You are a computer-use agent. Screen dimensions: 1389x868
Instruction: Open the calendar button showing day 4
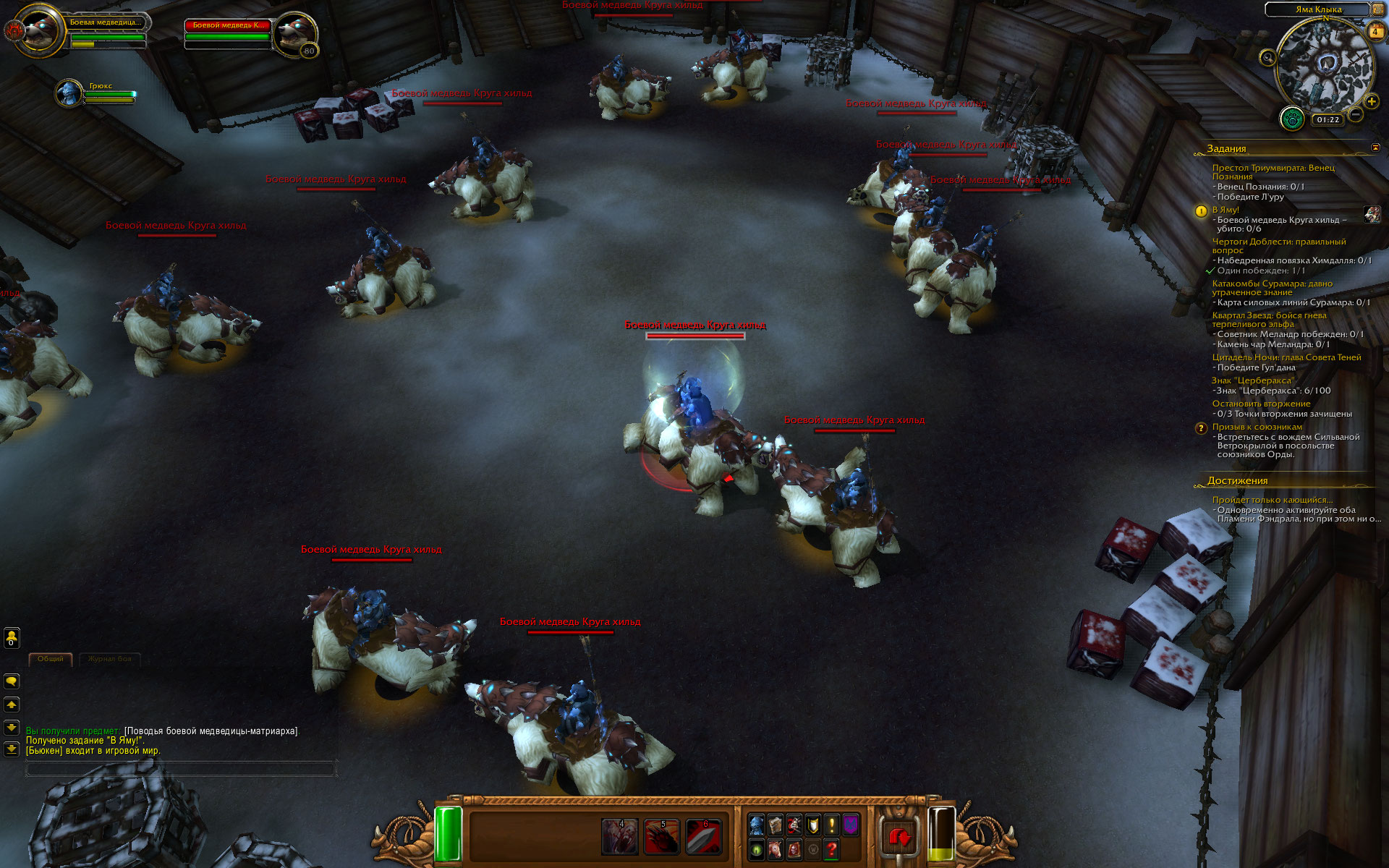click(x=1375, y=32)
